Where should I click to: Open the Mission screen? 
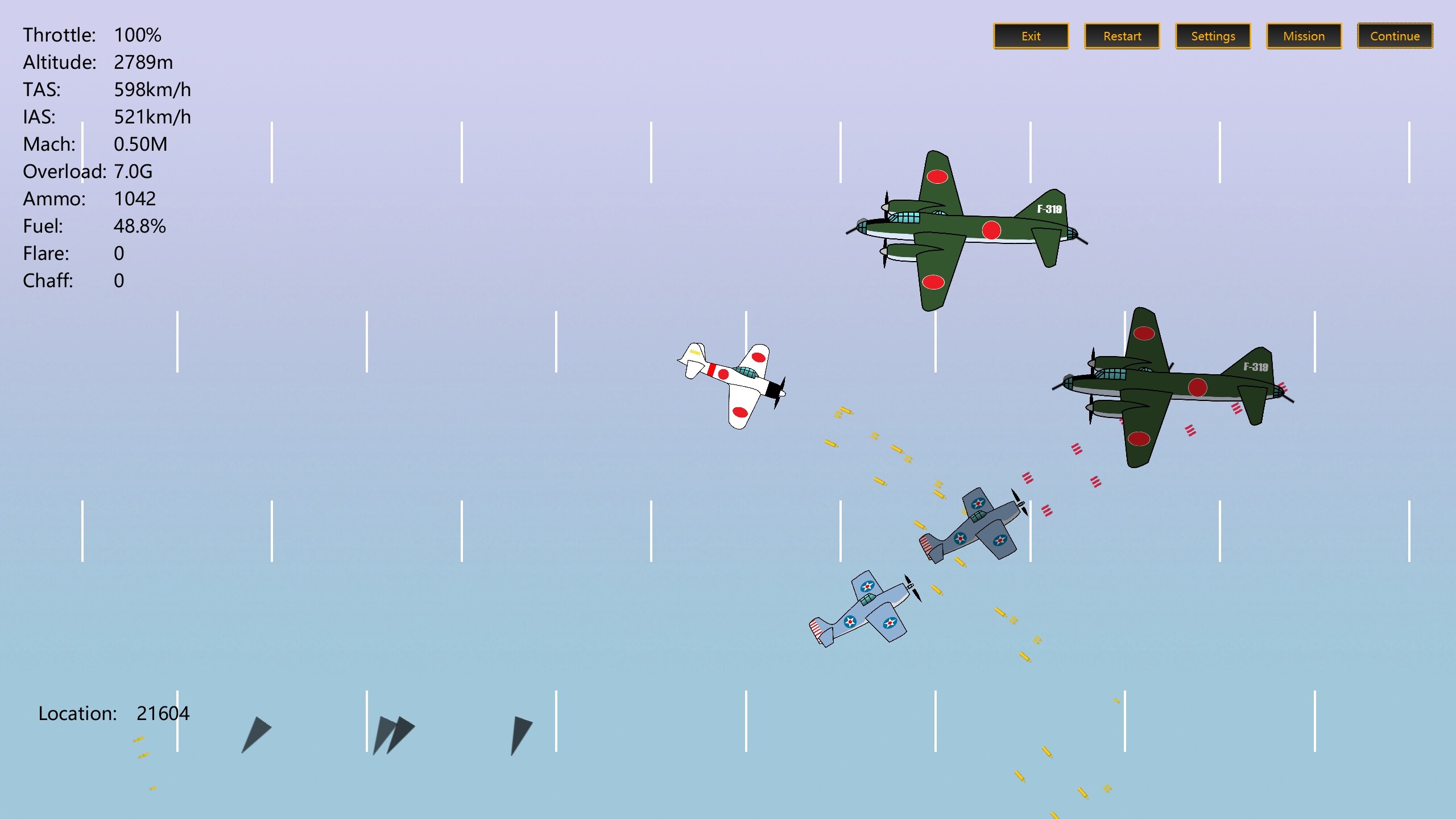click(1303, 36)
